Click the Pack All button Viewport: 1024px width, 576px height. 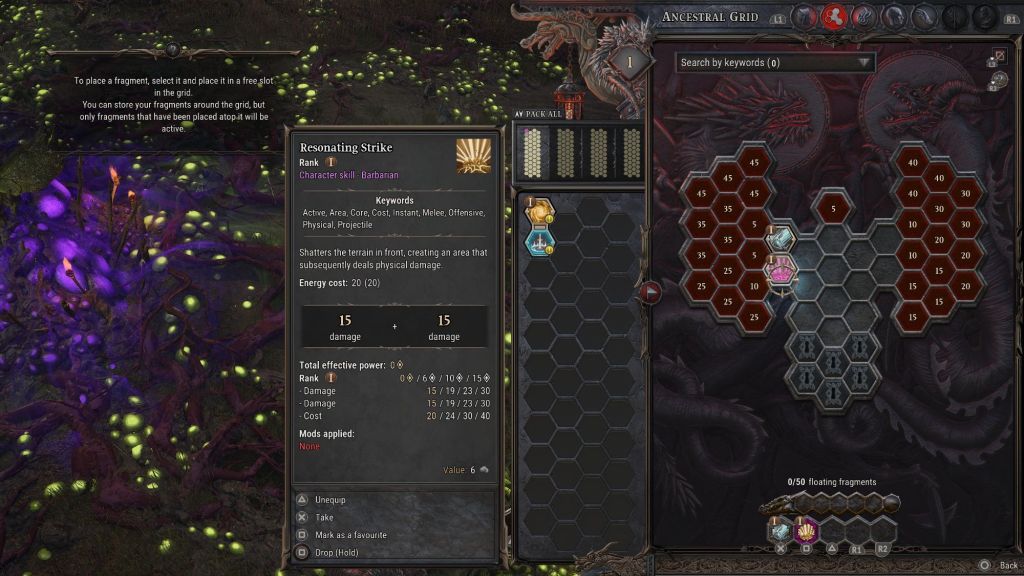coord(541,114)
